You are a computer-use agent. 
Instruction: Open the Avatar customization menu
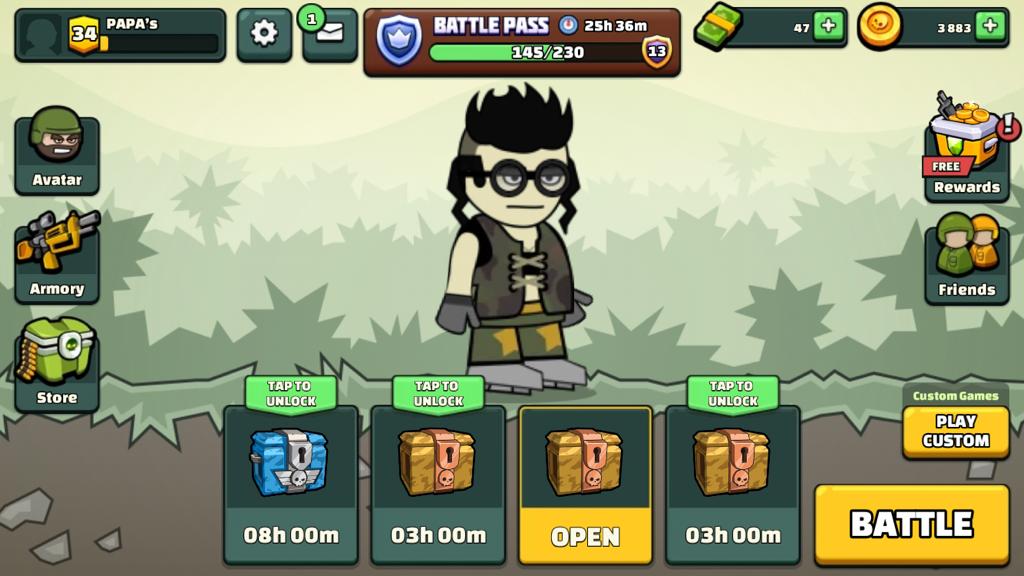coord(57,152)
